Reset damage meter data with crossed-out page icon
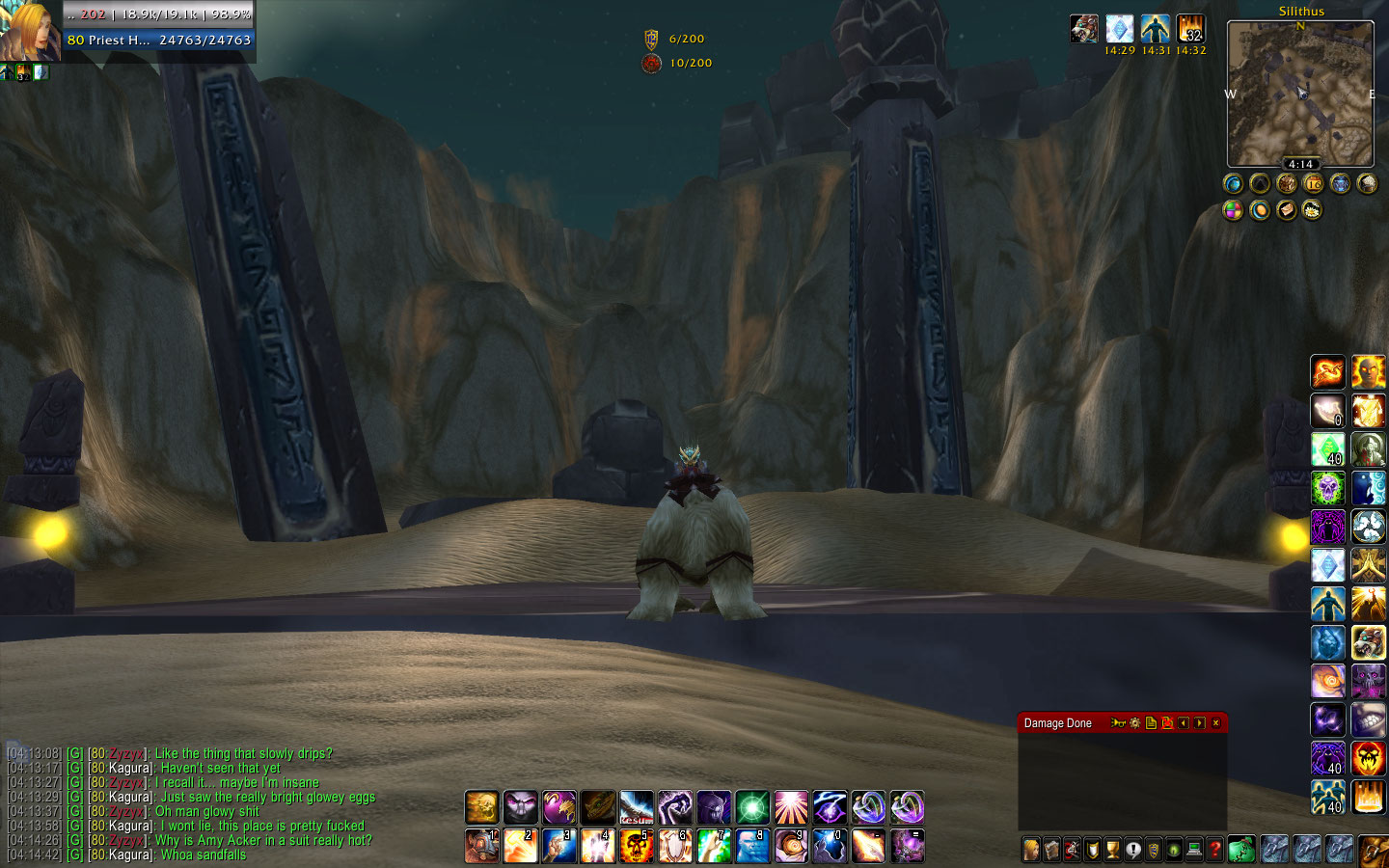 coord(1167,723)
